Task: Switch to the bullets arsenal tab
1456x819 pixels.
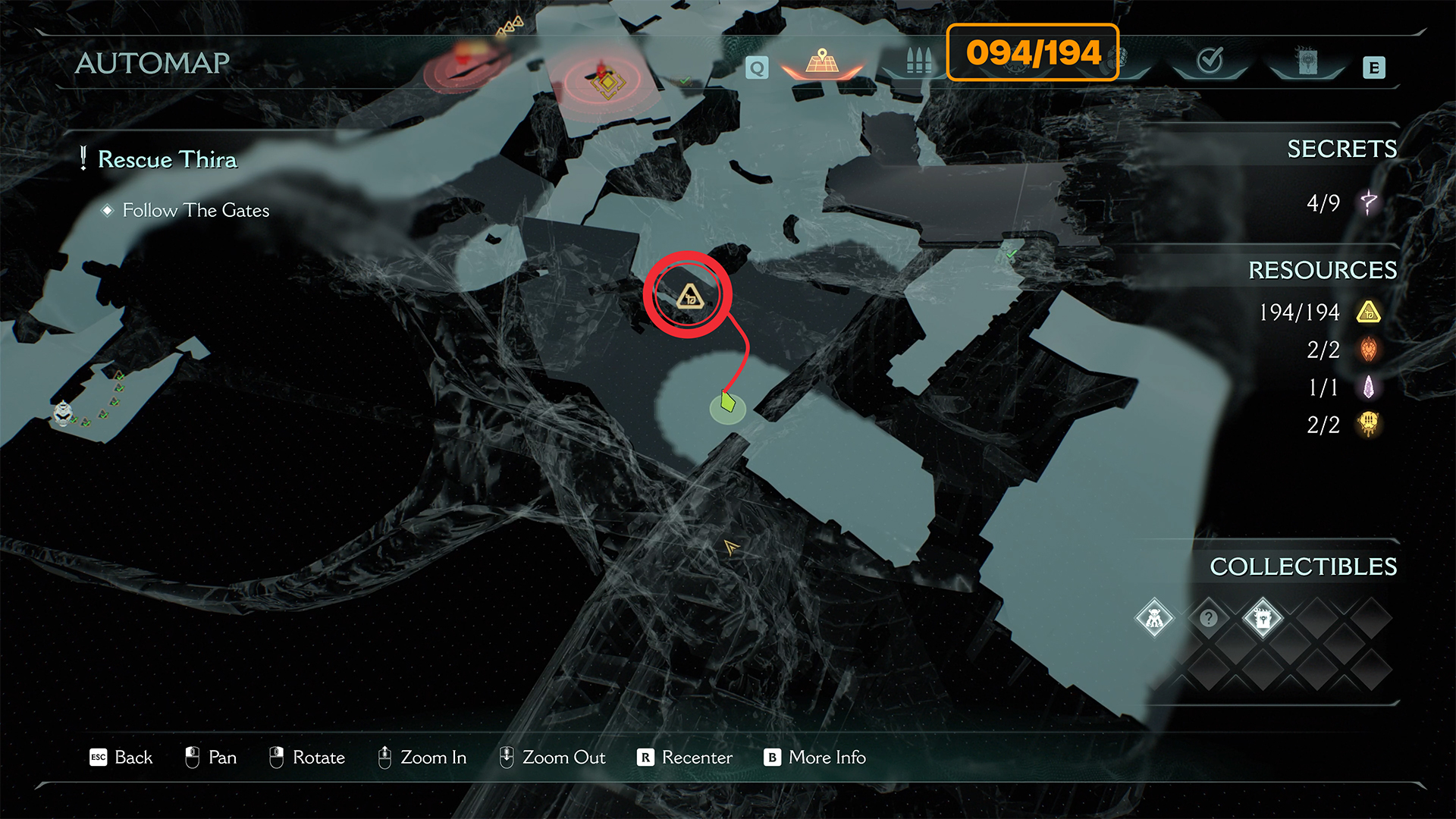Action: (918, 62)
